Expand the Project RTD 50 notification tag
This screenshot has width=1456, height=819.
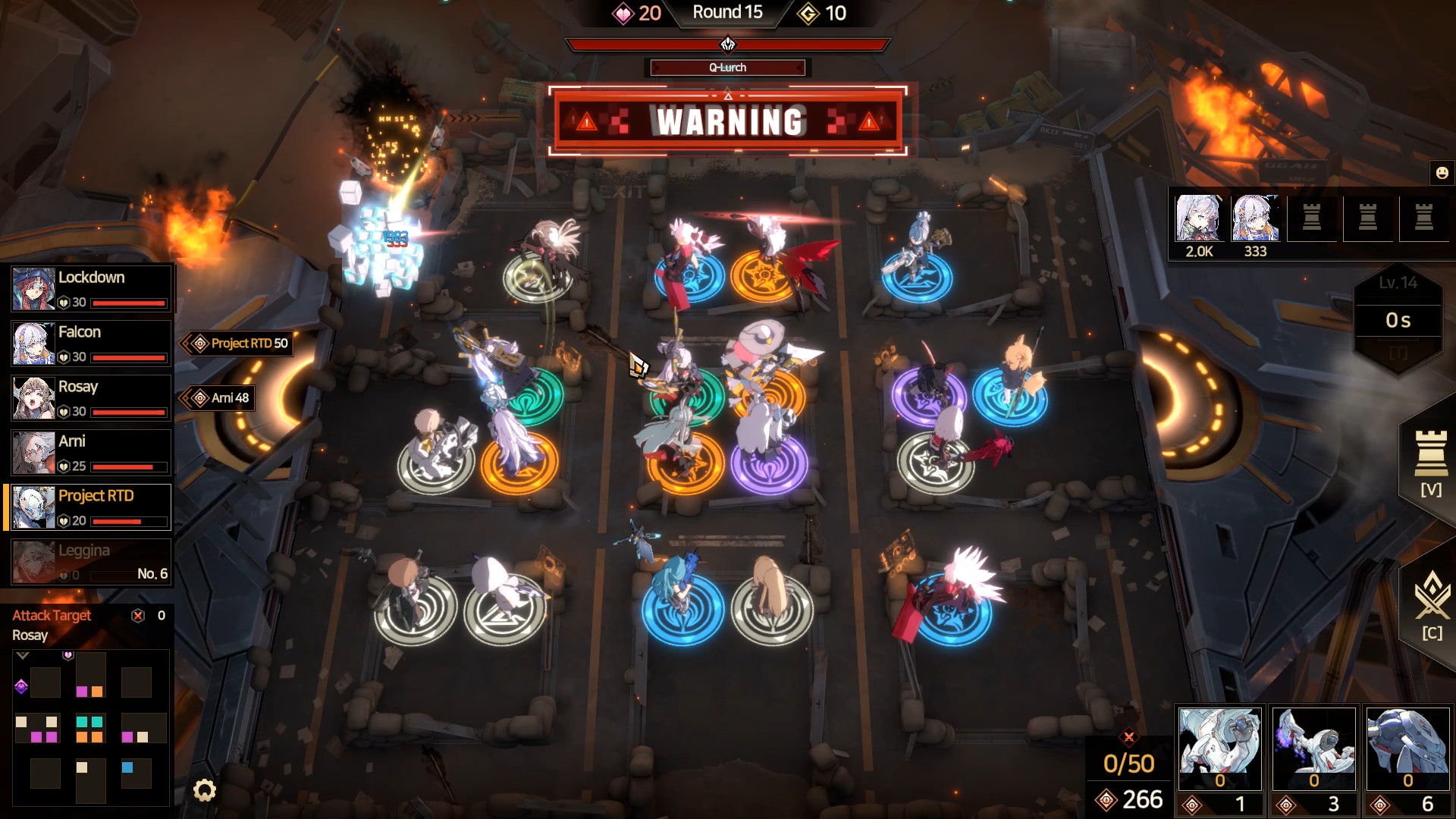click(x=239, y=344)
